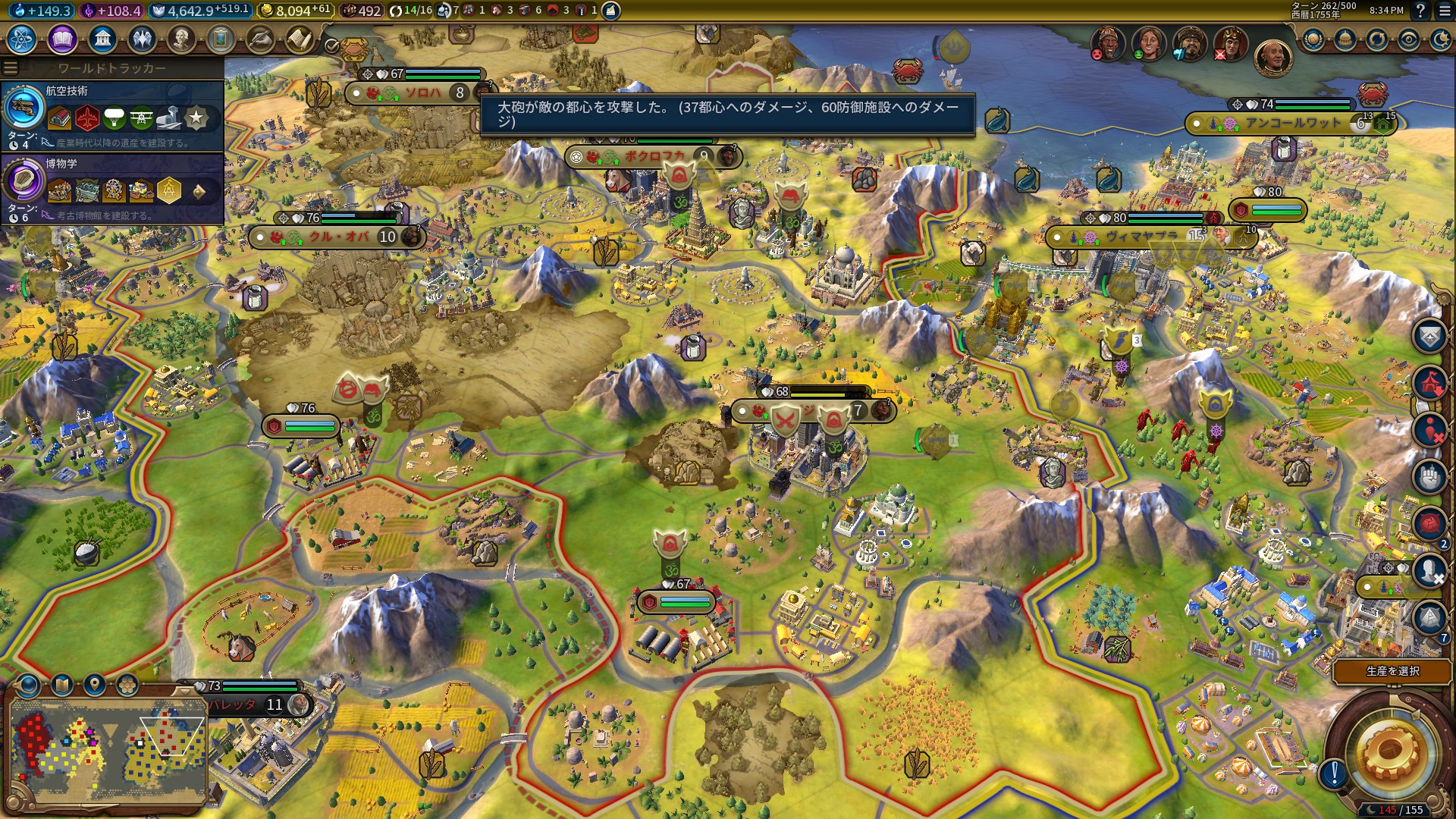The height and width of the screenshot is (819, 1456).
Task: Open the Civilopedia question mark button
Action: (1420, 11)
